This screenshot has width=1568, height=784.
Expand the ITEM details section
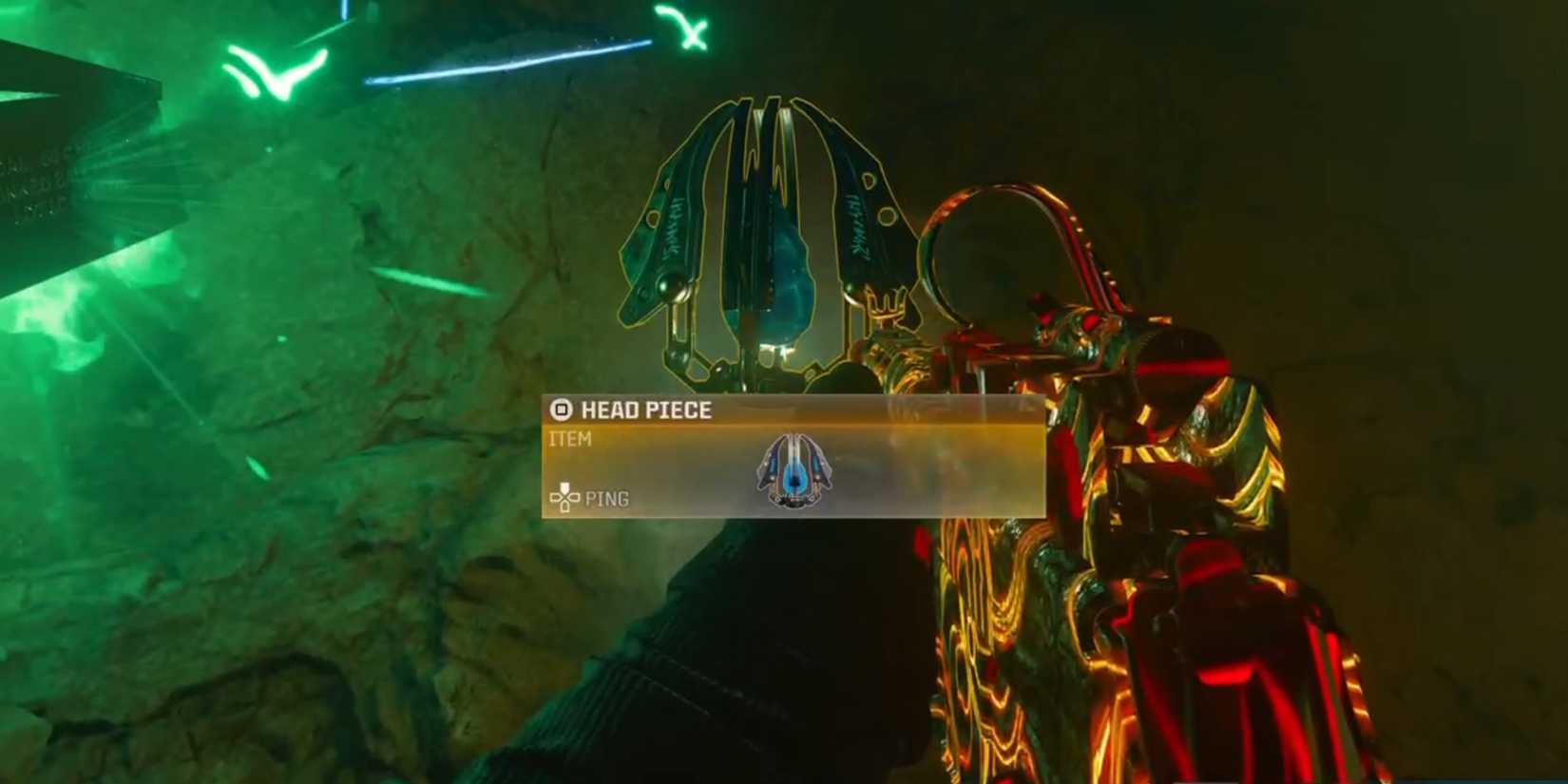(x=570, y=439)
